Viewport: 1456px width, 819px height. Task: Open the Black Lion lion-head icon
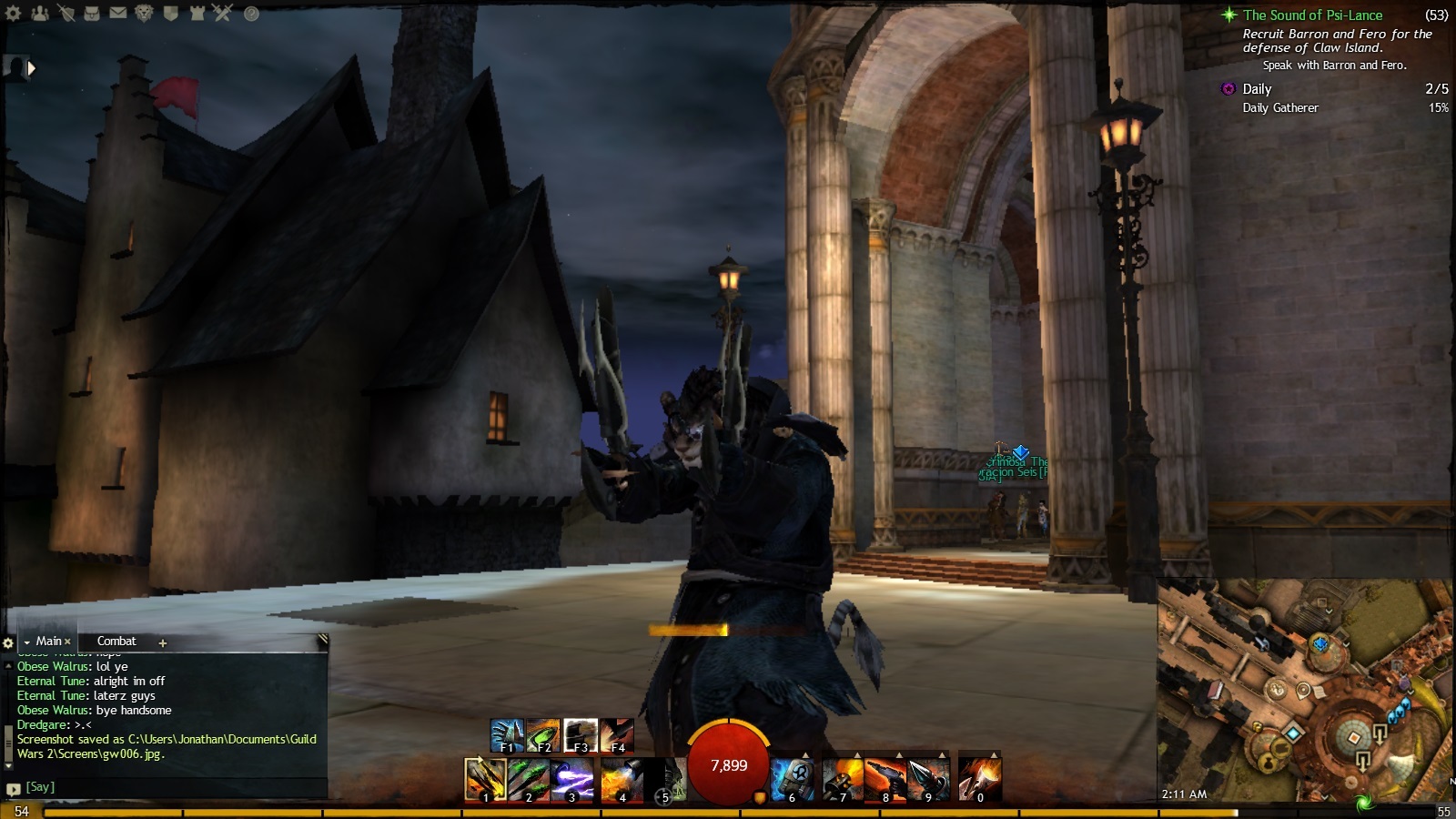[144, 13]
